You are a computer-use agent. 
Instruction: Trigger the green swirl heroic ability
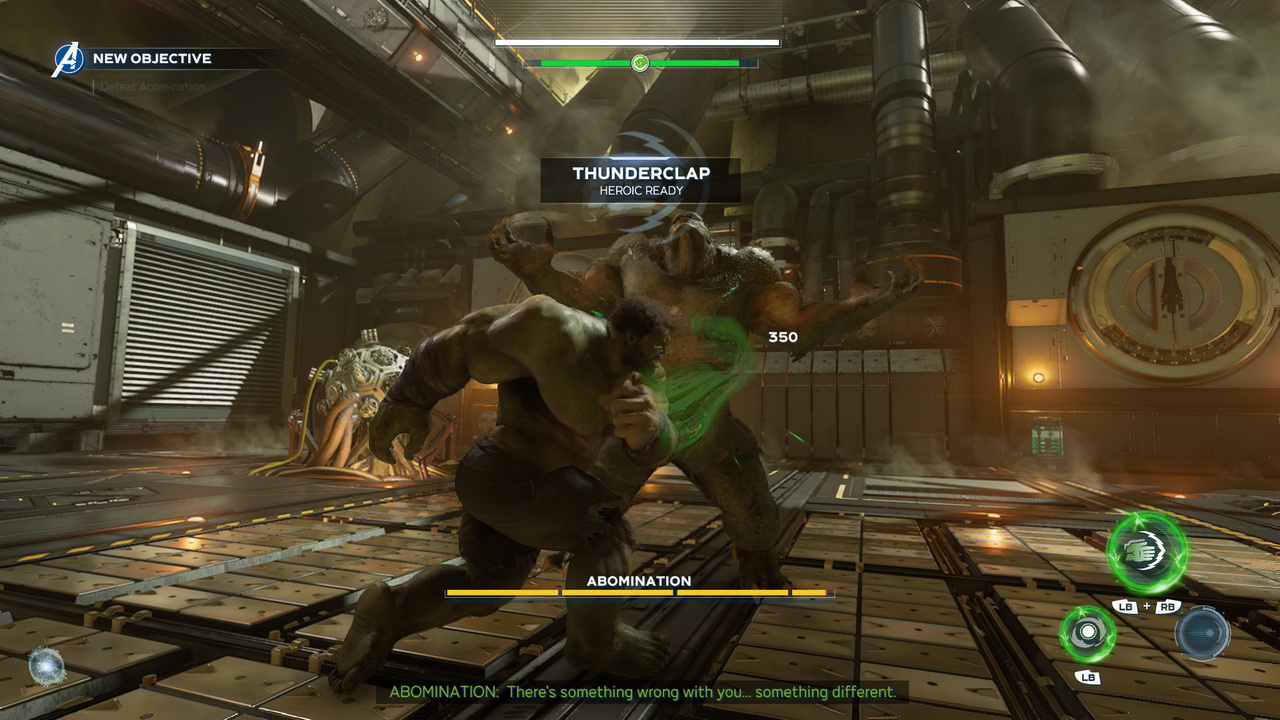click(x=1087, y=634)
